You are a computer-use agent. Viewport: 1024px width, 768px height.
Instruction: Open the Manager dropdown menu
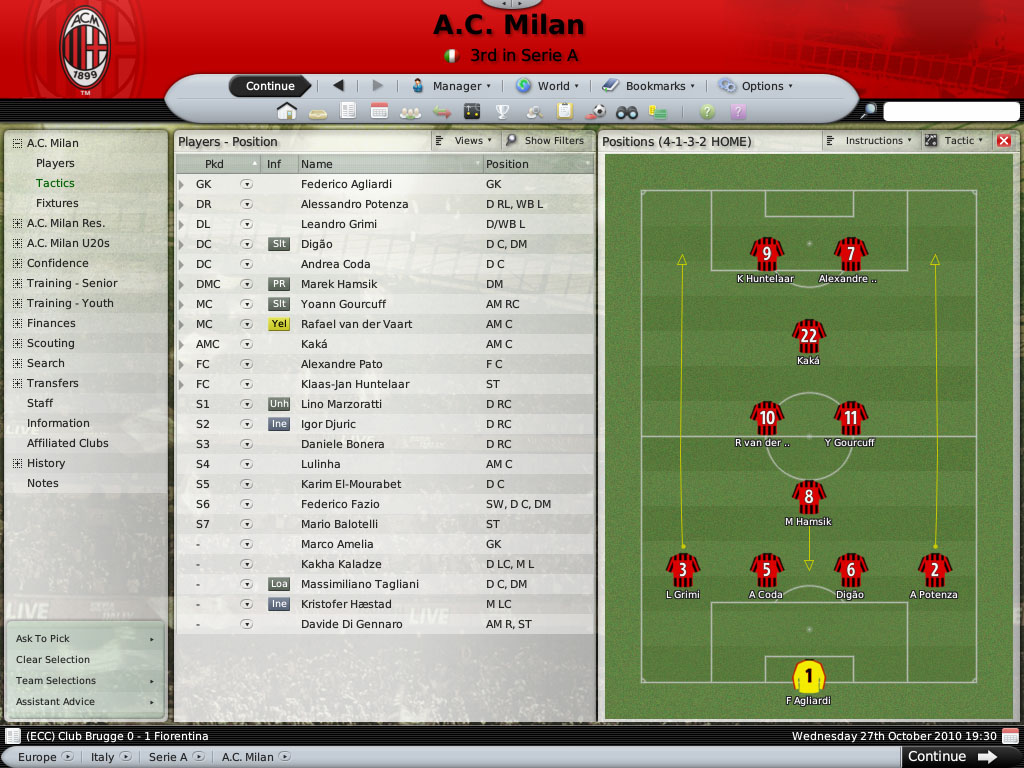point(451,86)
